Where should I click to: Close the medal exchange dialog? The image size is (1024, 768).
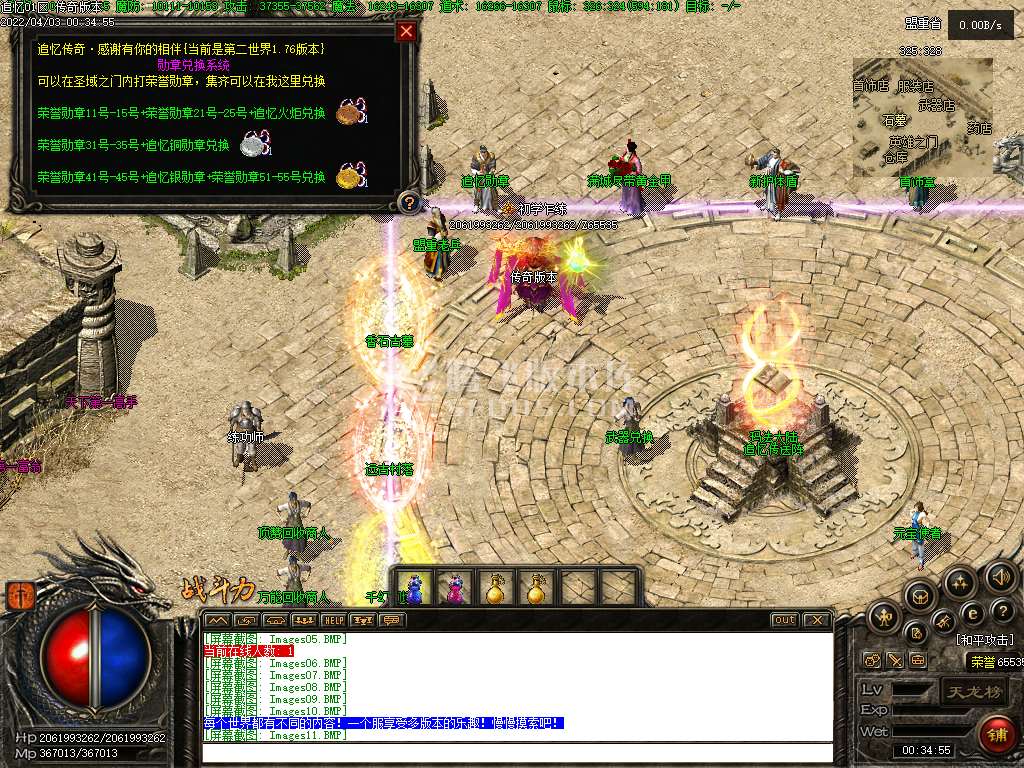pos(406,32)
